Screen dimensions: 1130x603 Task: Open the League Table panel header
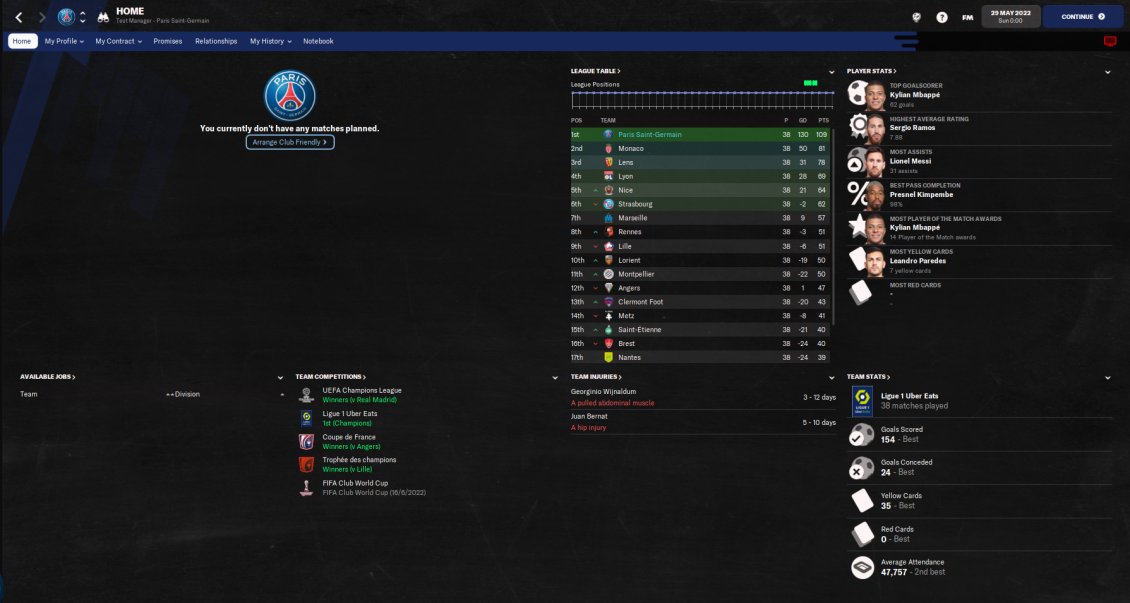click(595, 71)
